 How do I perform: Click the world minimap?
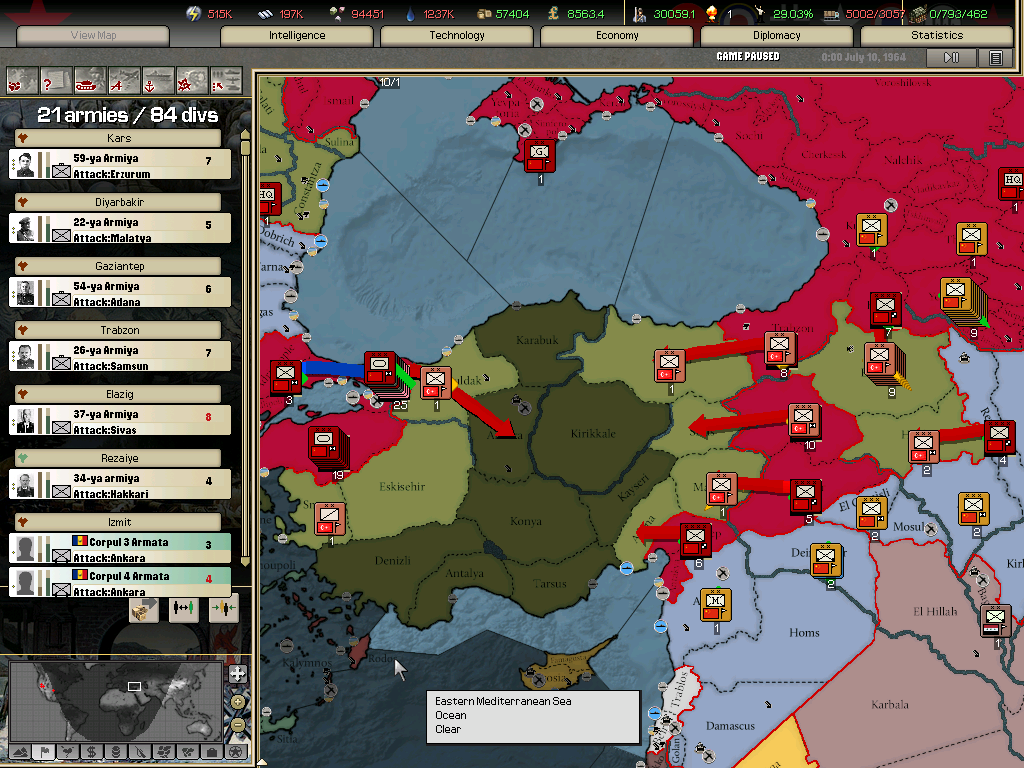(116, 698)
